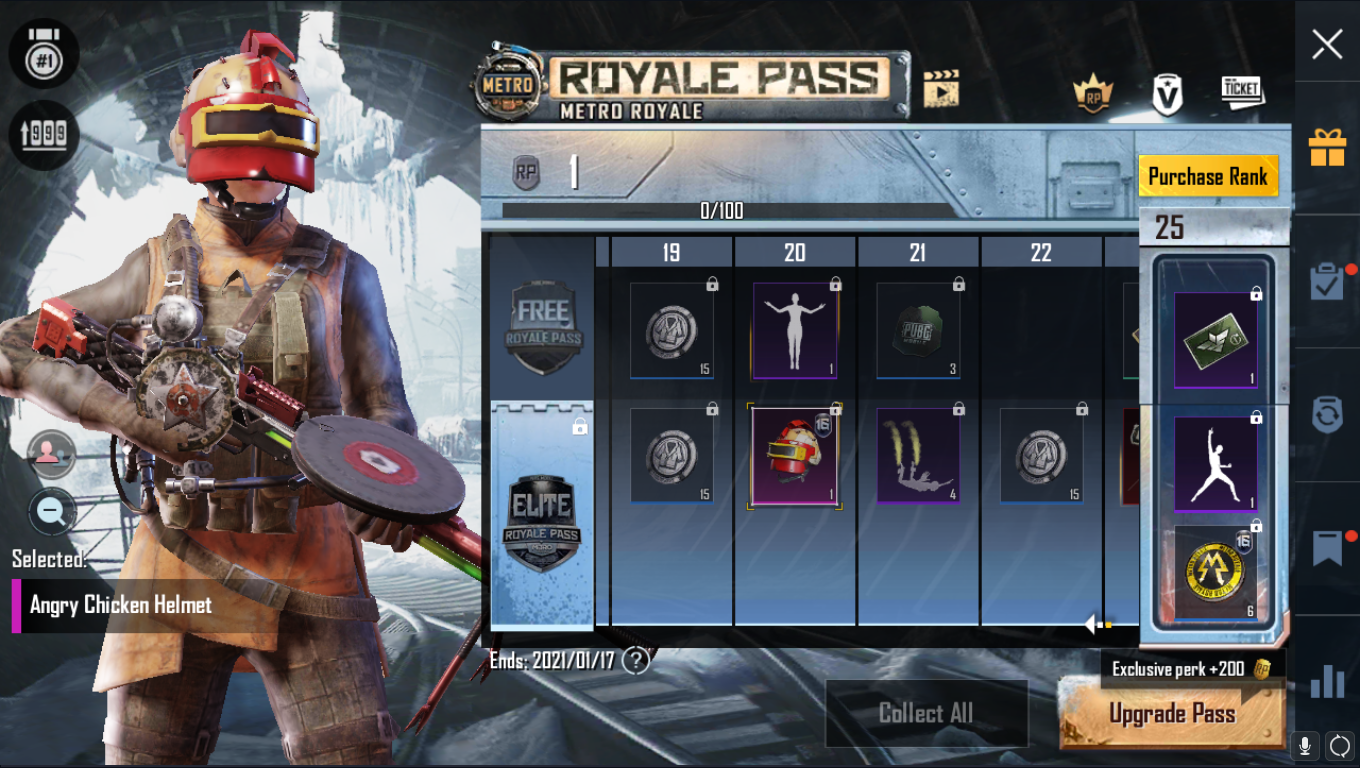Close the Royale Pass screen

(1327, 44)
